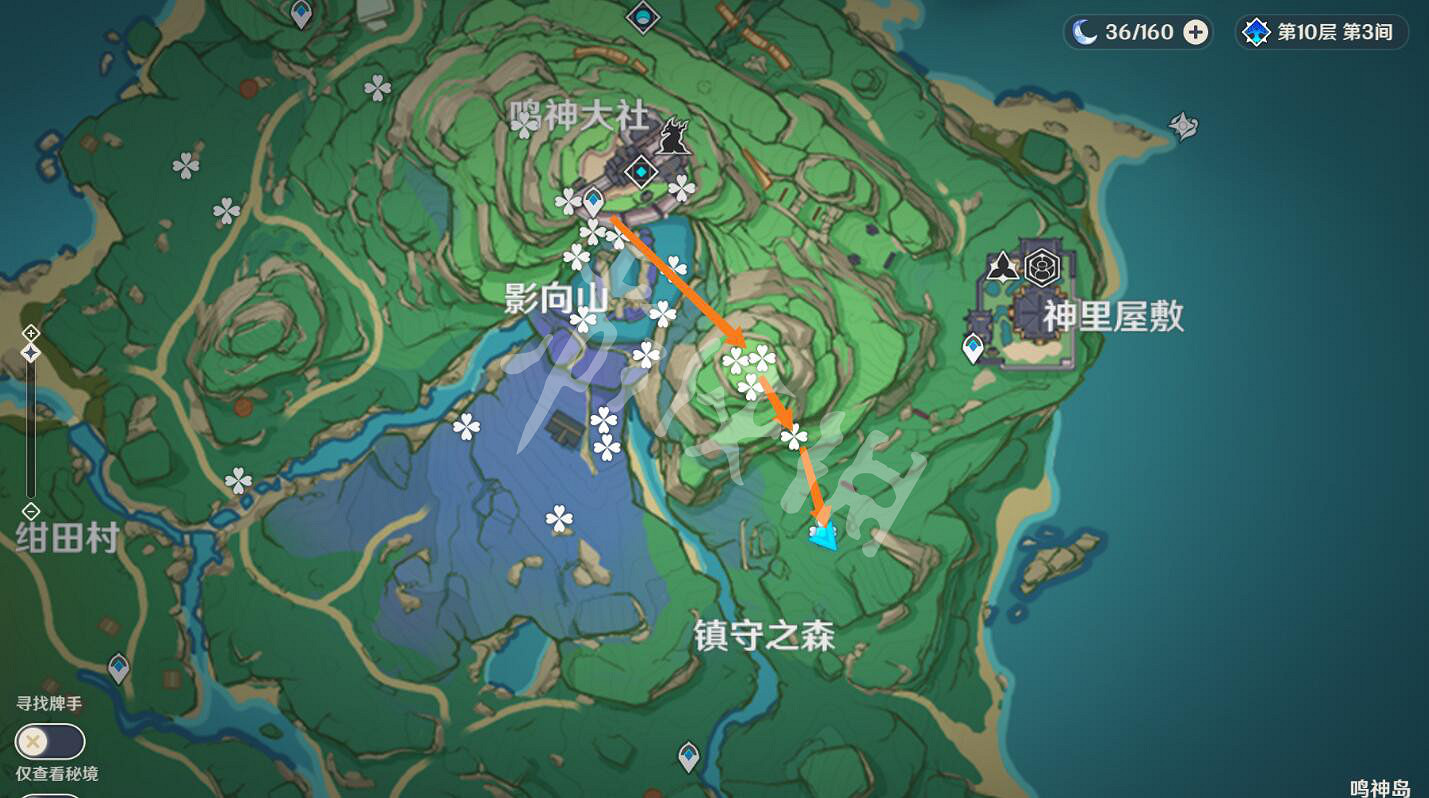Click the 镇守之森 location label

764,634
